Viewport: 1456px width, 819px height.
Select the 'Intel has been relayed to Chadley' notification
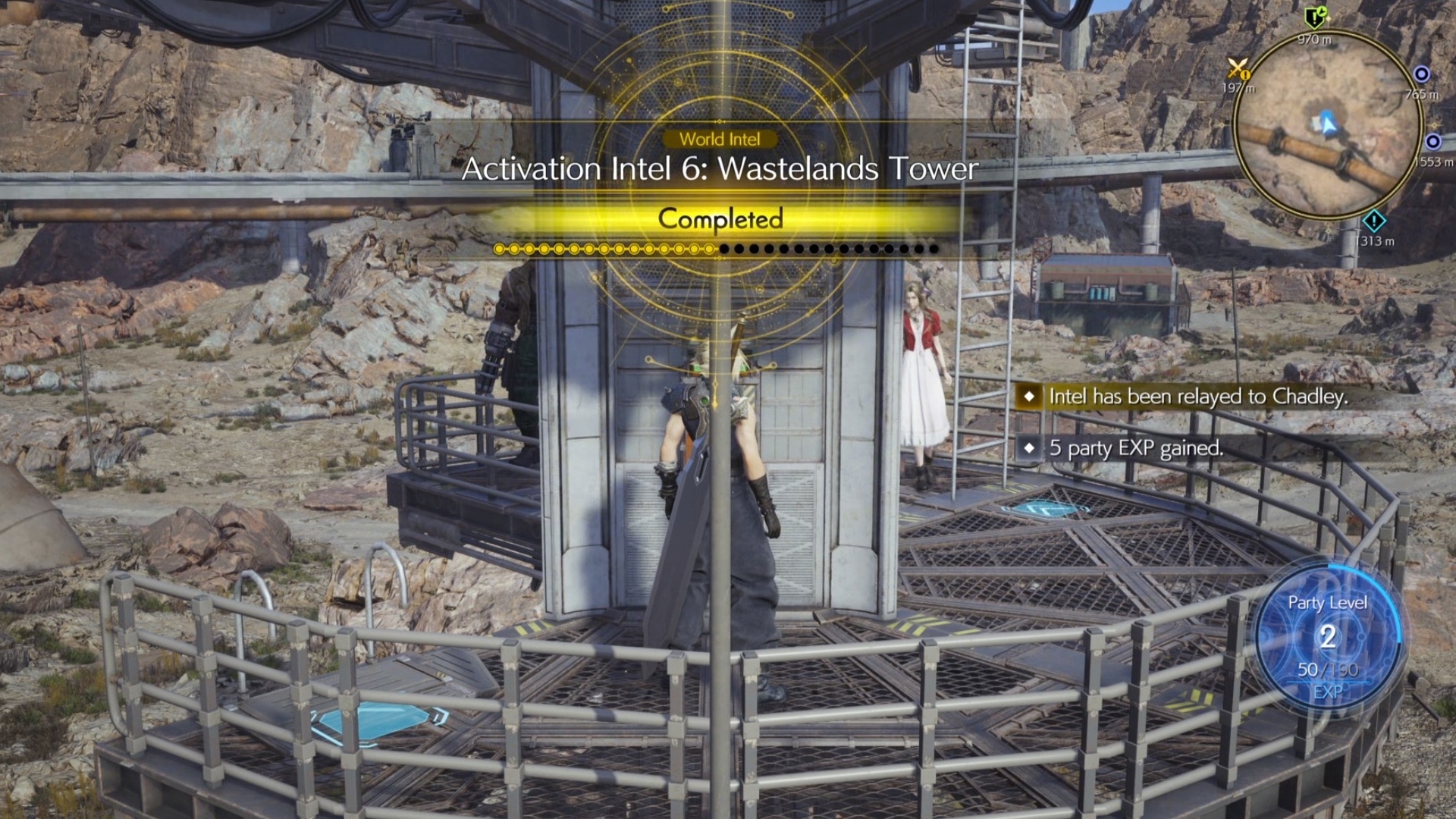[x=1197, y=397]
